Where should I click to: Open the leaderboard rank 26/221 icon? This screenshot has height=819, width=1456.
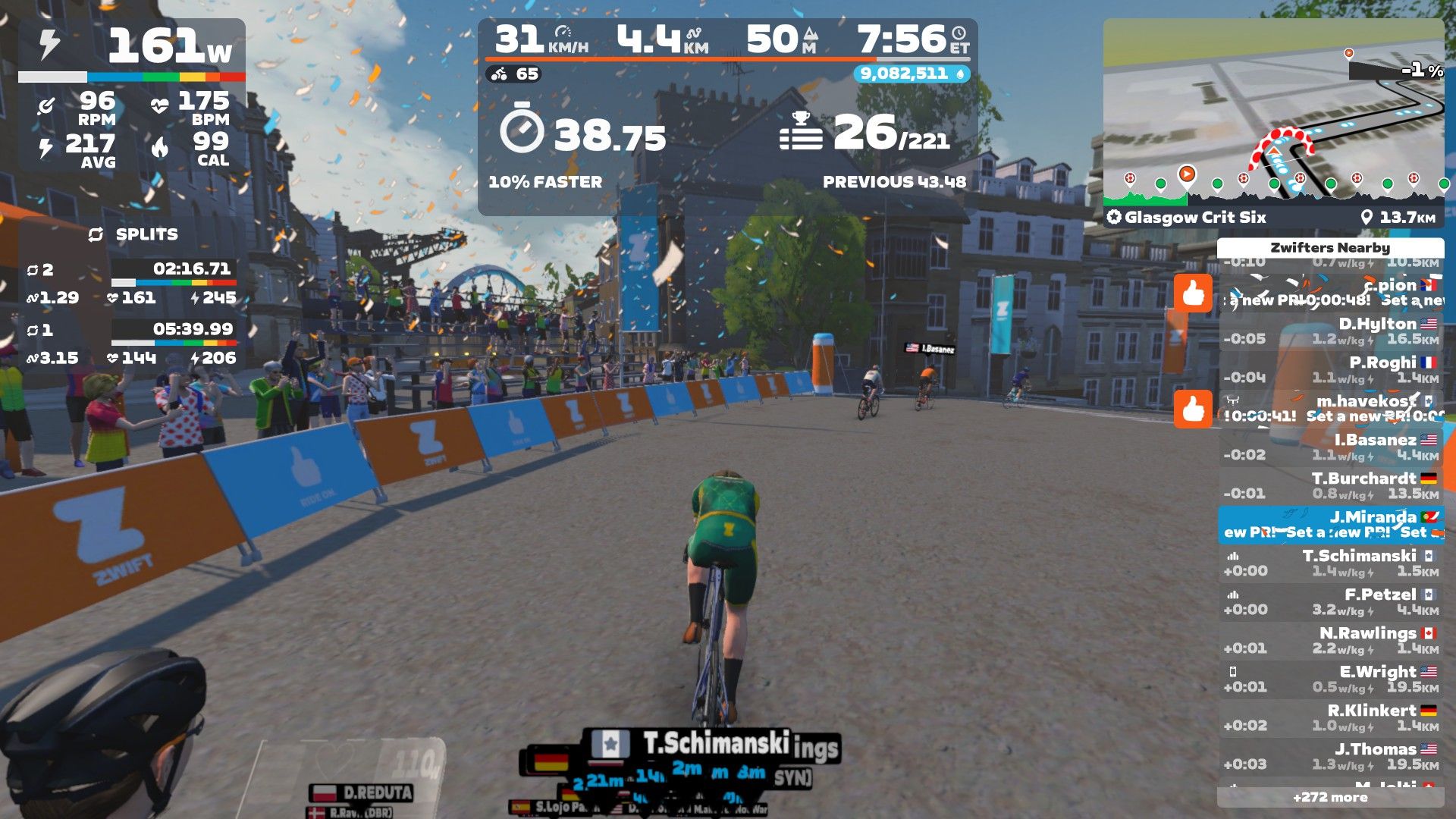tap(801, 132)
